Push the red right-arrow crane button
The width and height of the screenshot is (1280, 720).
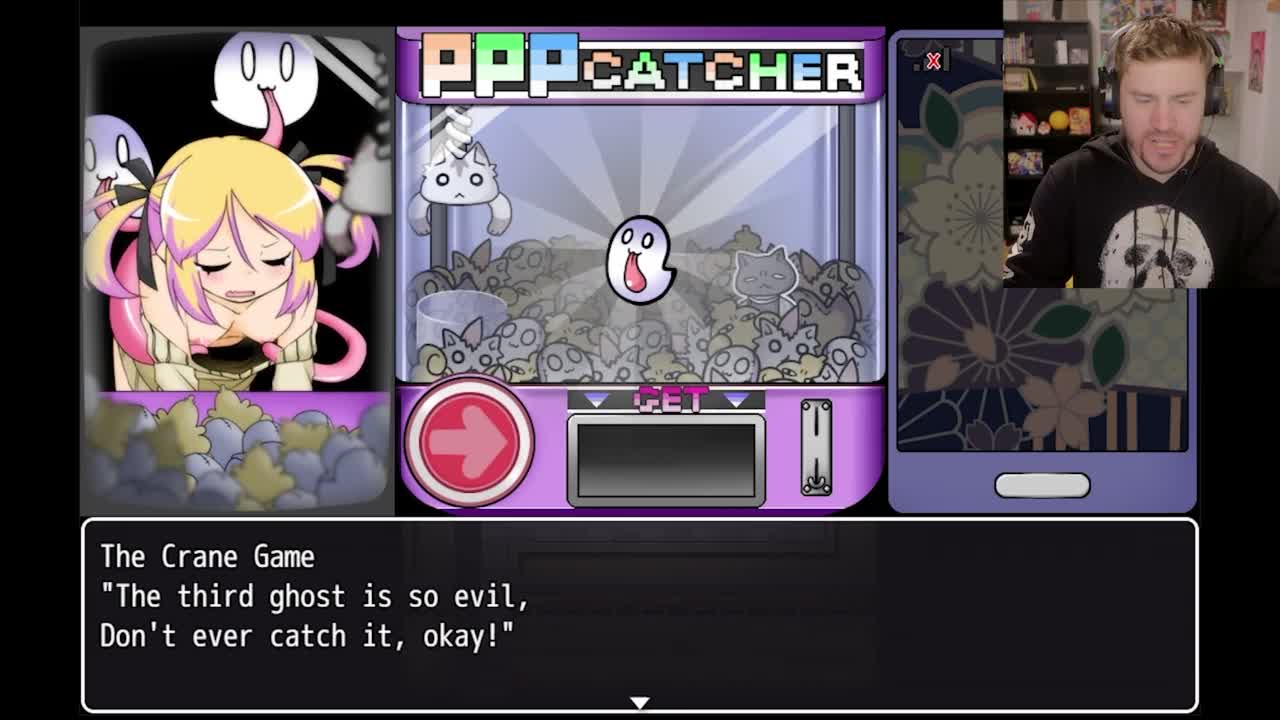pyautogui.click(x=468, y=442)
